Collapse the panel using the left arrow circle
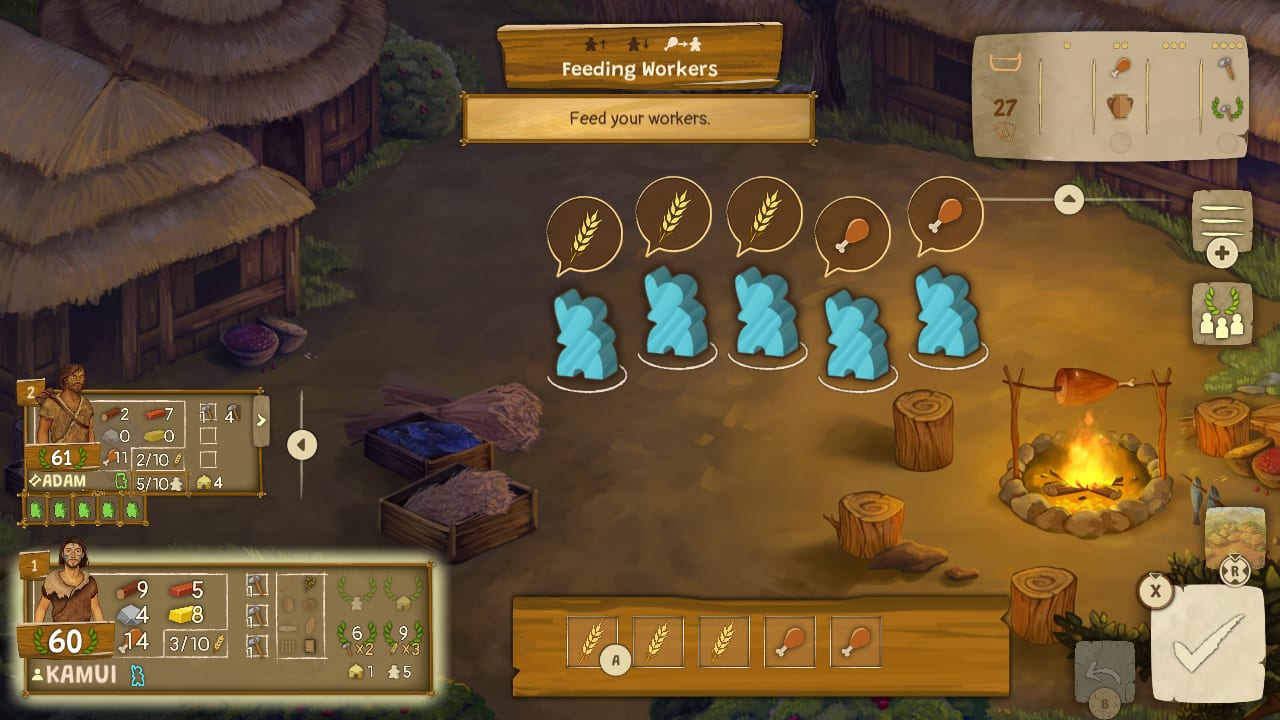The height and width of the screenshot is (720, 1280). tap(302, 446)
